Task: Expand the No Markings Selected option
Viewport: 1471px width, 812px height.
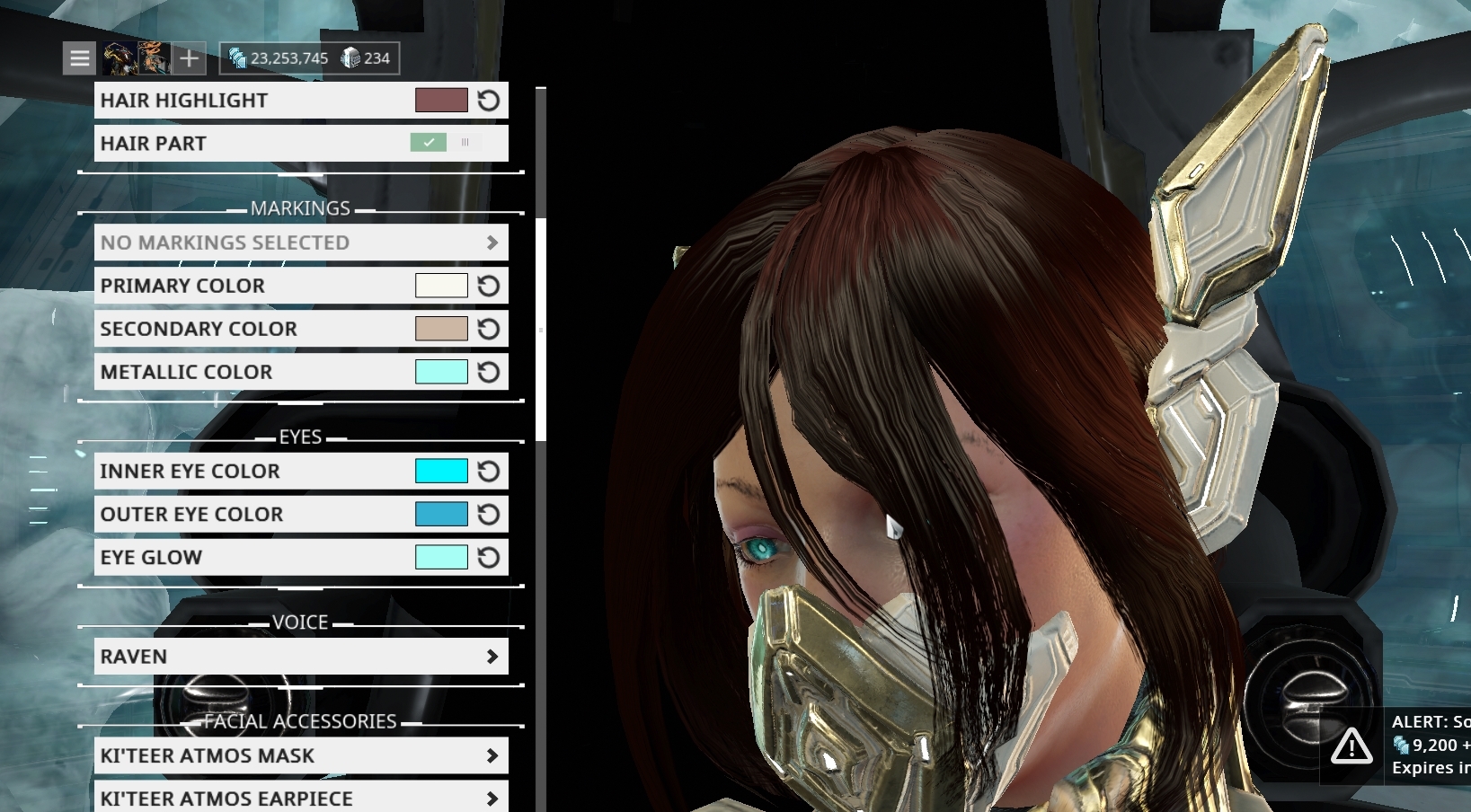Action: coord(301,242)
